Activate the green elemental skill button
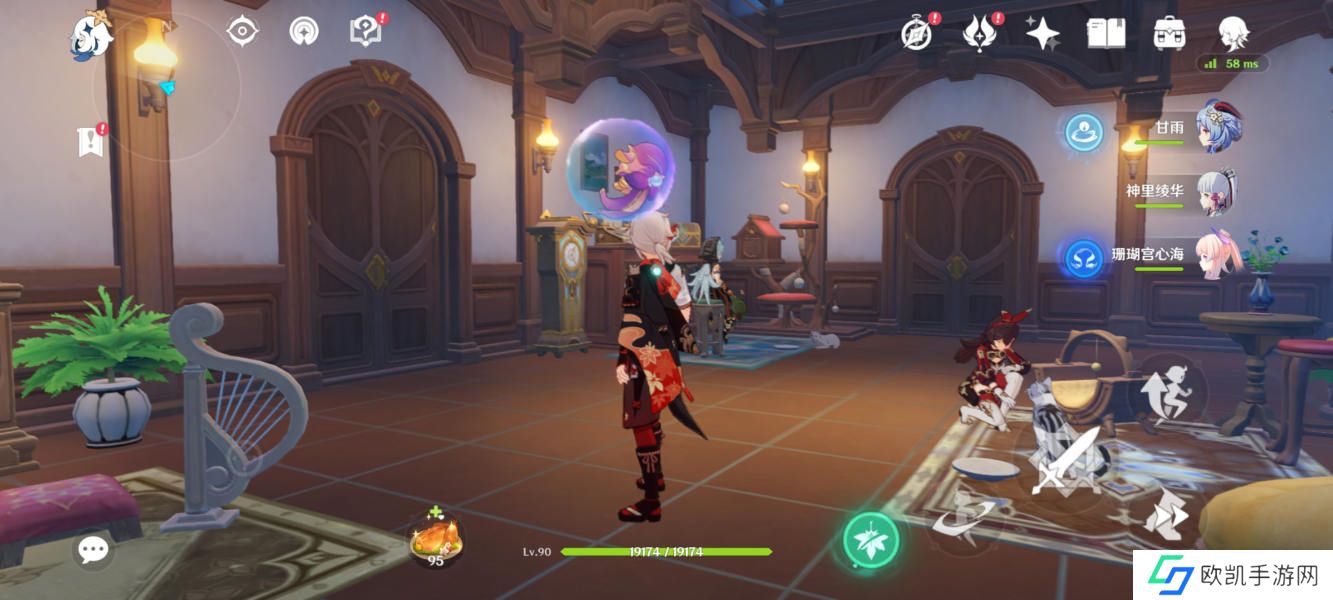This screenshot has height=600, width=1333. [870, 541]
